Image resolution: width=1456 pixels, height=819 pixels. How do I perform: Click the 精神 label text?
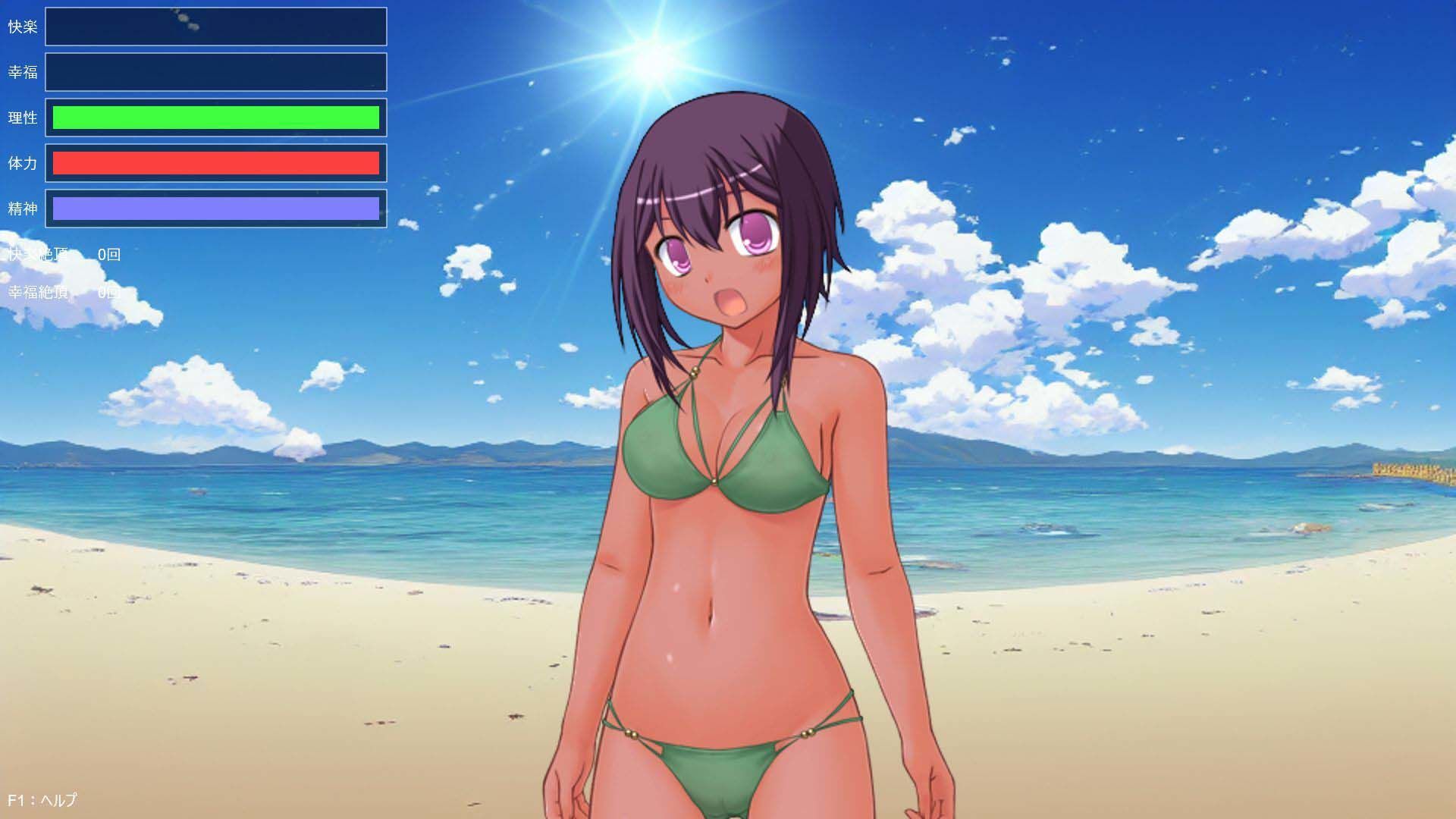click(24, 209)
